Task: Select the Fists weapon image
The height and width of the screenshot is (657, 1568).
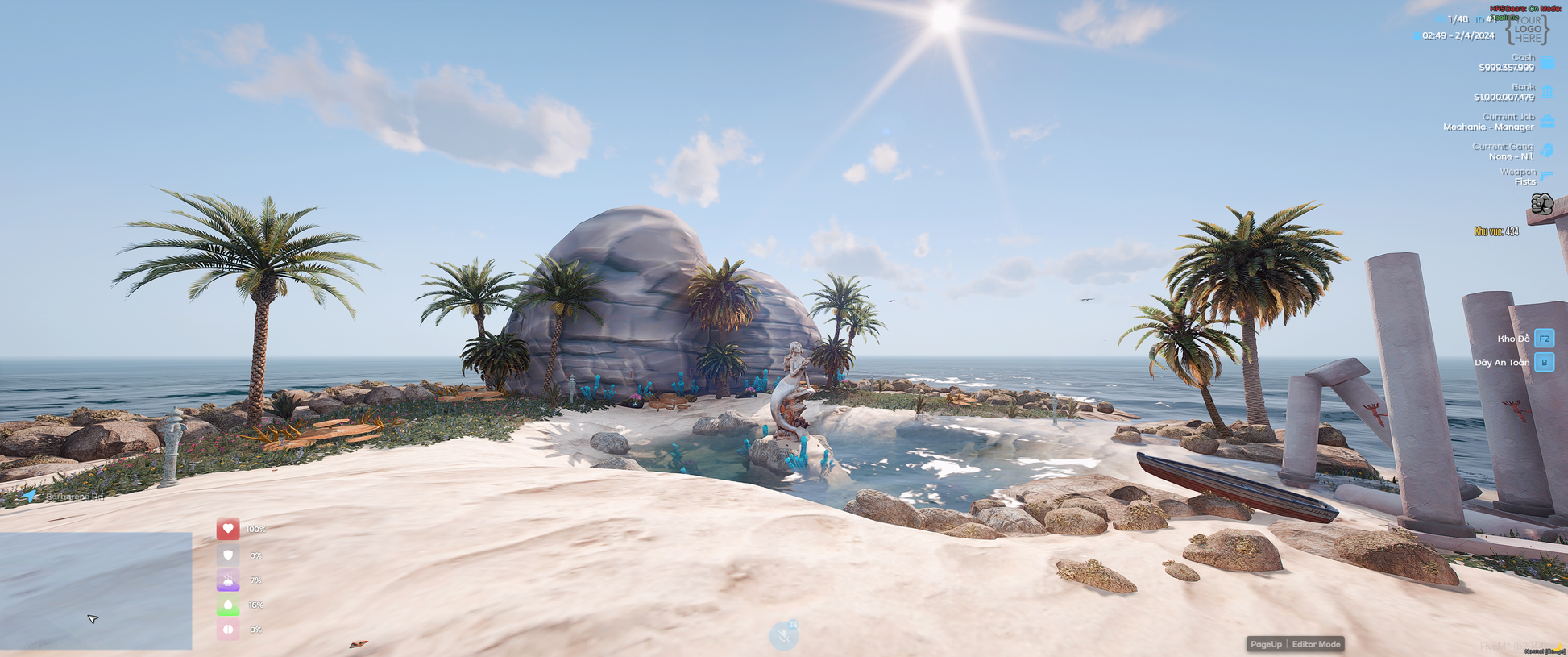Action: click(x=1542, y=204)
